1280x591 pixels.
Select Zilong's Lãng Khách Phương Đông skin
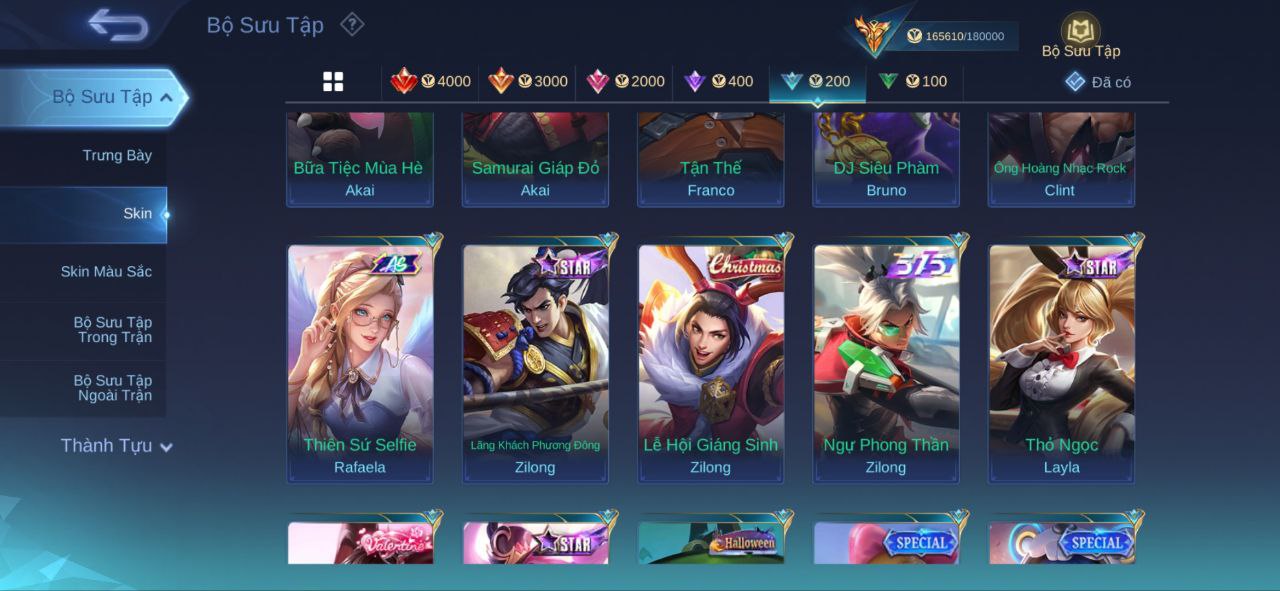(535, 362)
